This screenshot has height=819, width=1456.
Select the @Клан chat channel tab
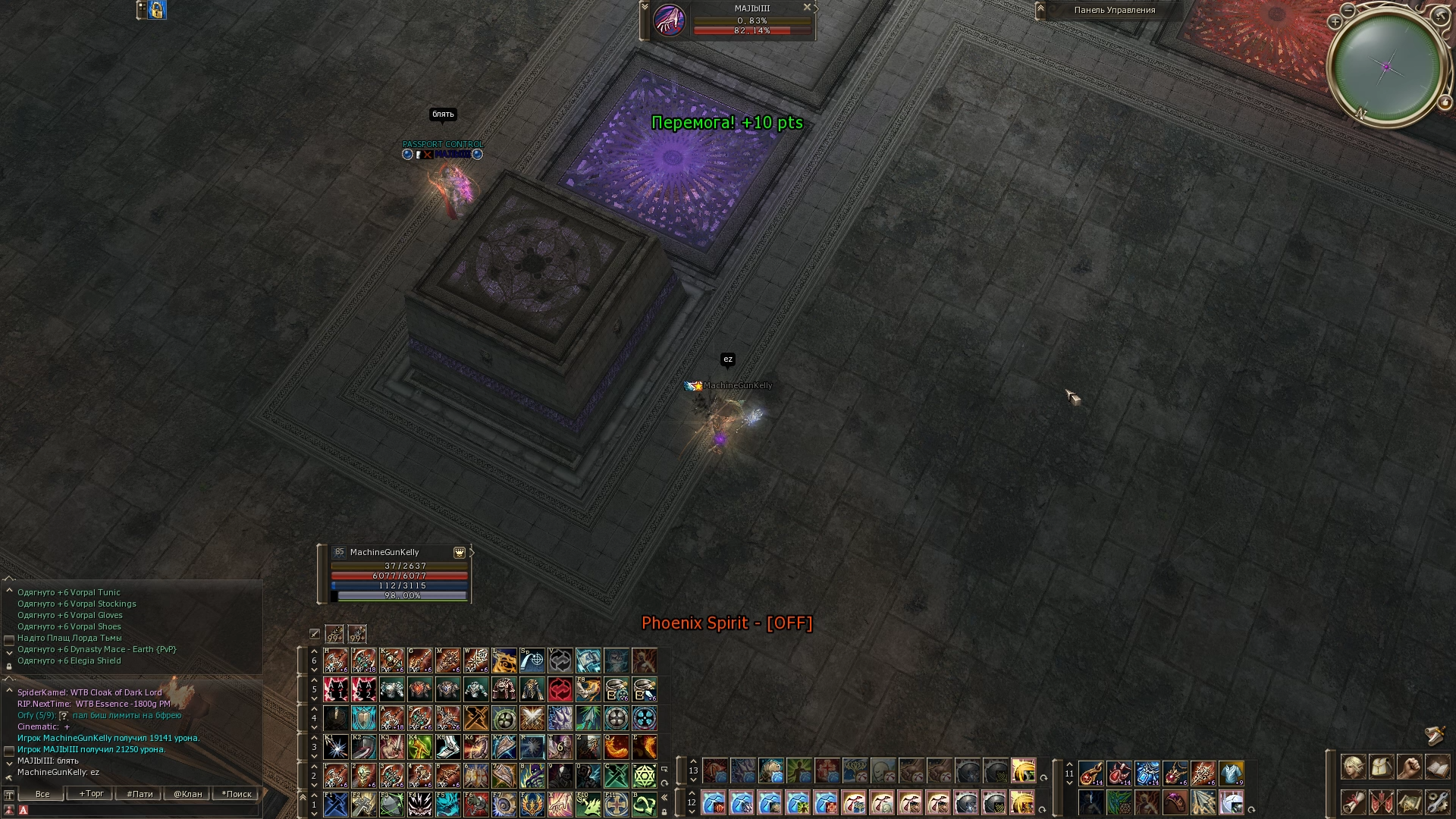pos(188,793)
